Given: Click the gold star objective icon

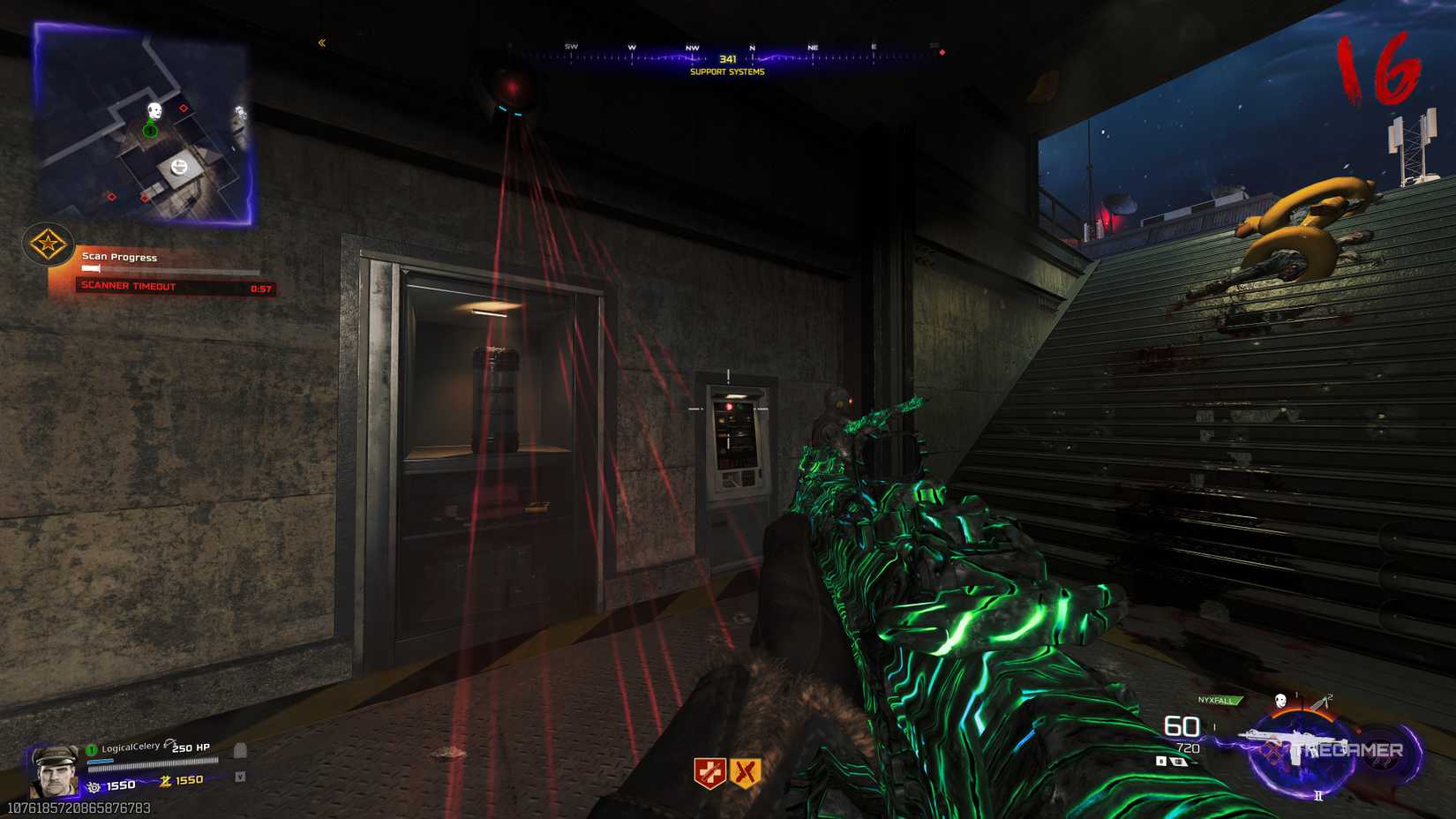Looking at the screenshot, I should tap(49, 245).
